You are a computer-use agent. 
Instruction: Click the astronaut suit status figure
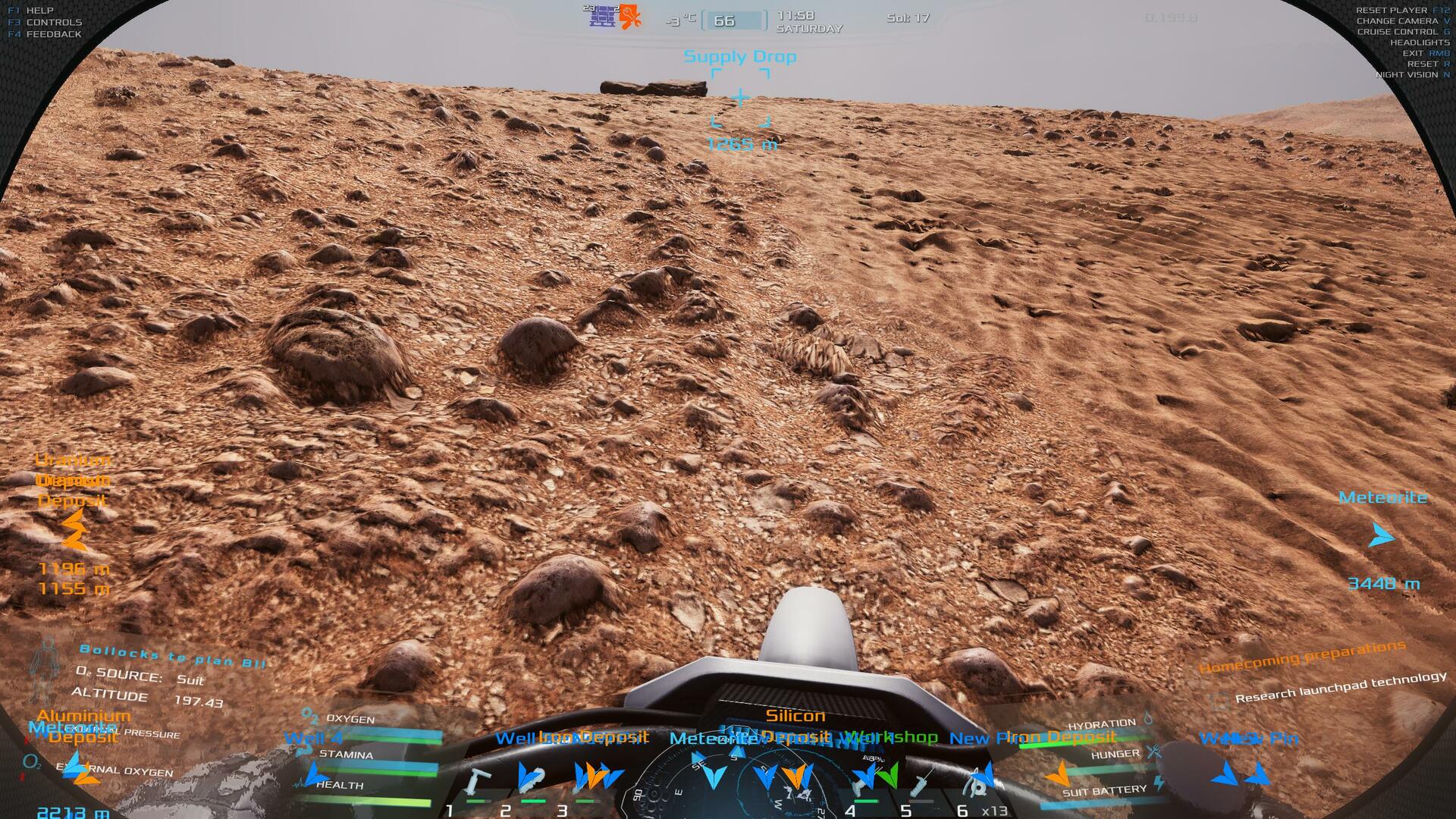coord(49,668)
